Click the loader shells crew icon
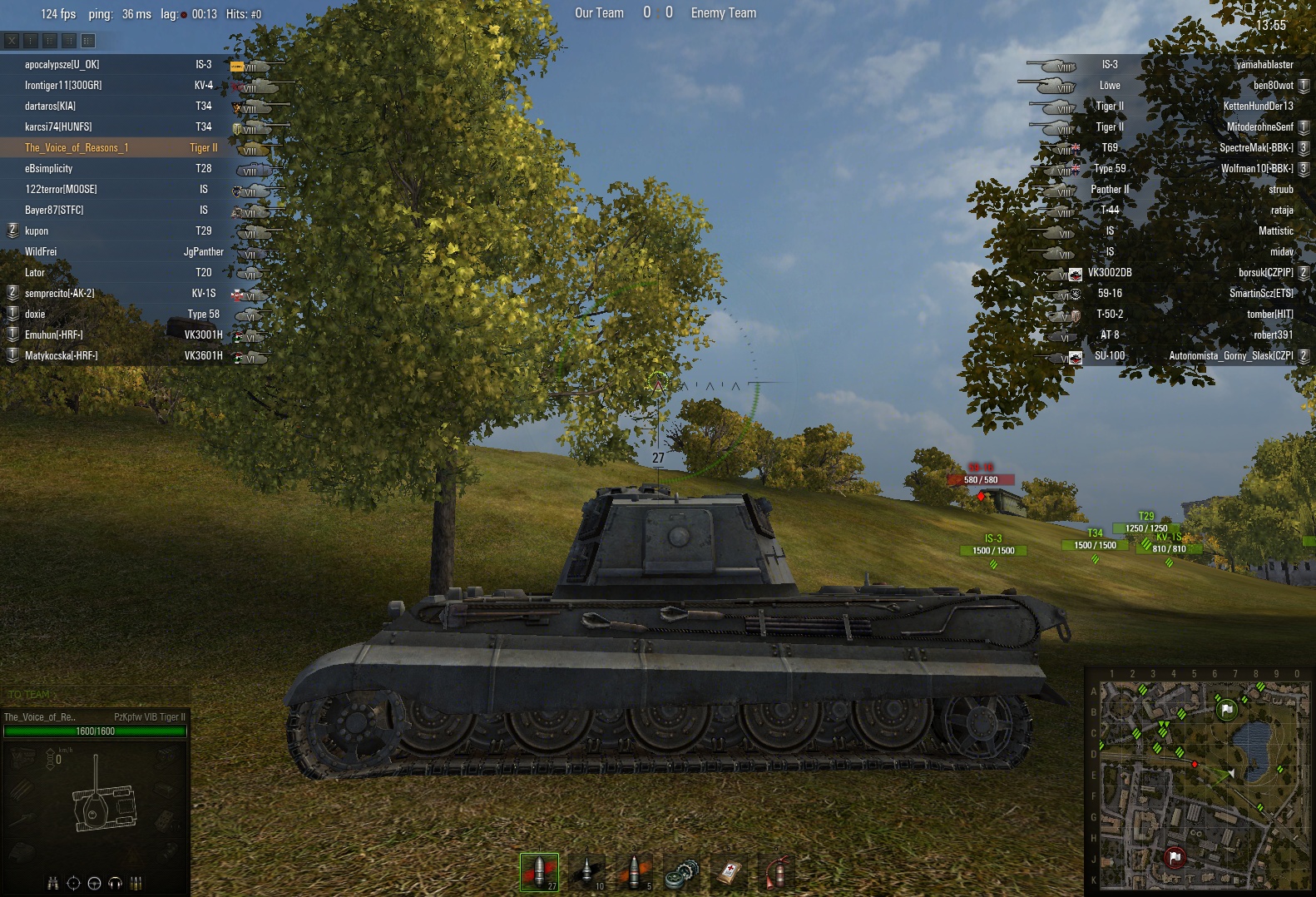This screenshot has height=897, width=1316. point(136,883)
